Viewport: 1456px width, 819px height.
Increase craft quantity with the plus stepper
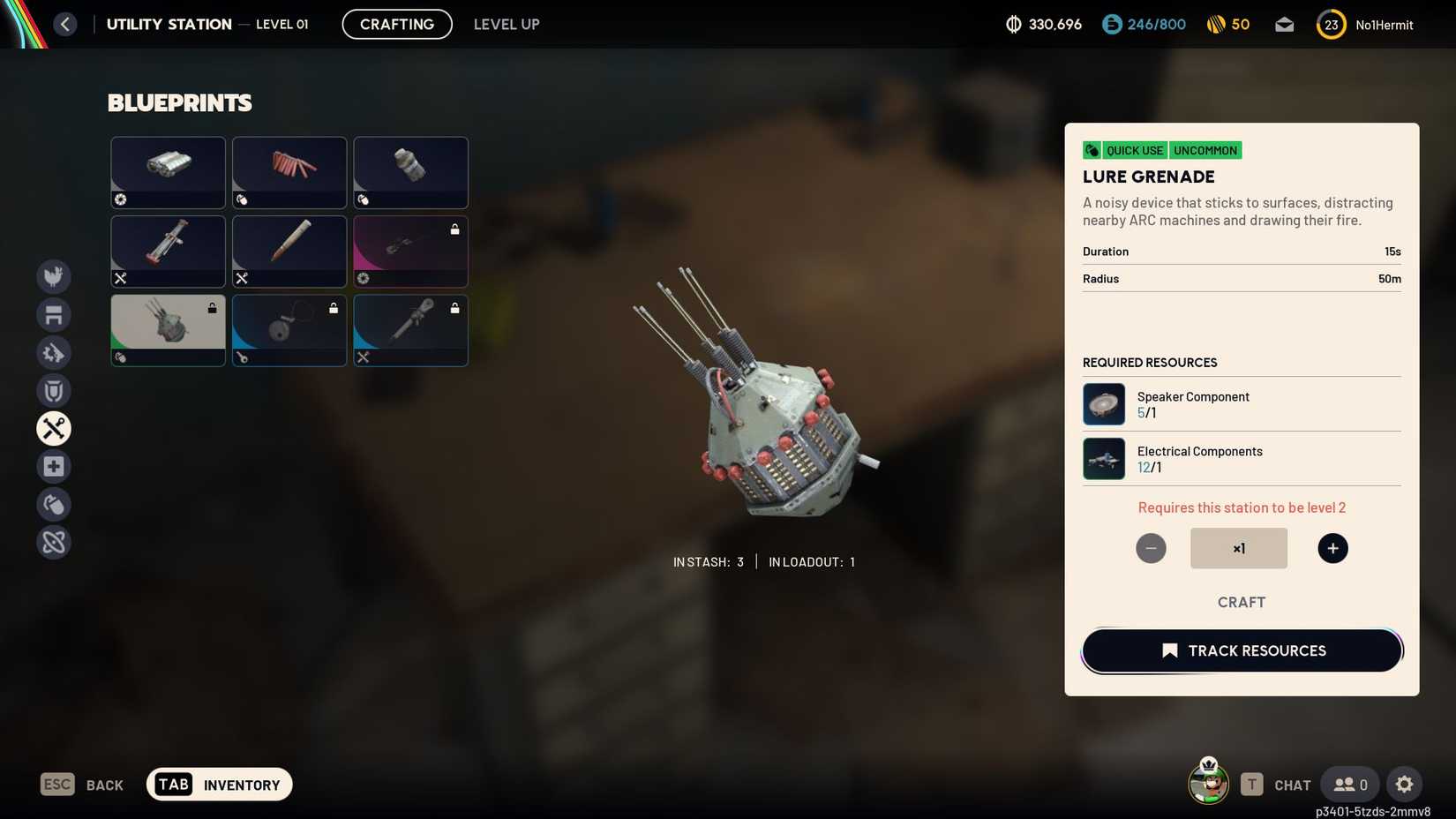(1332, 548)
